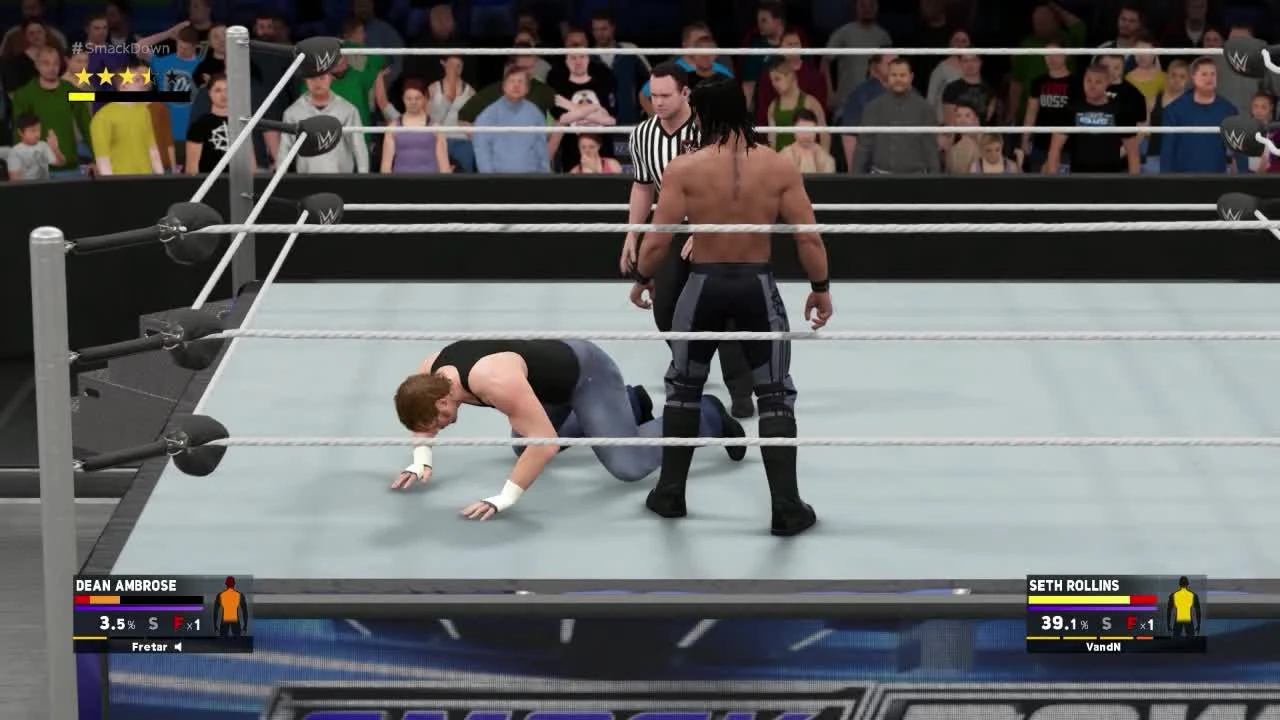Click Seth Rollins' Finisher "F ×1" icon
This screenshot has height=720, width=1280.
(x=1138, y=622)
